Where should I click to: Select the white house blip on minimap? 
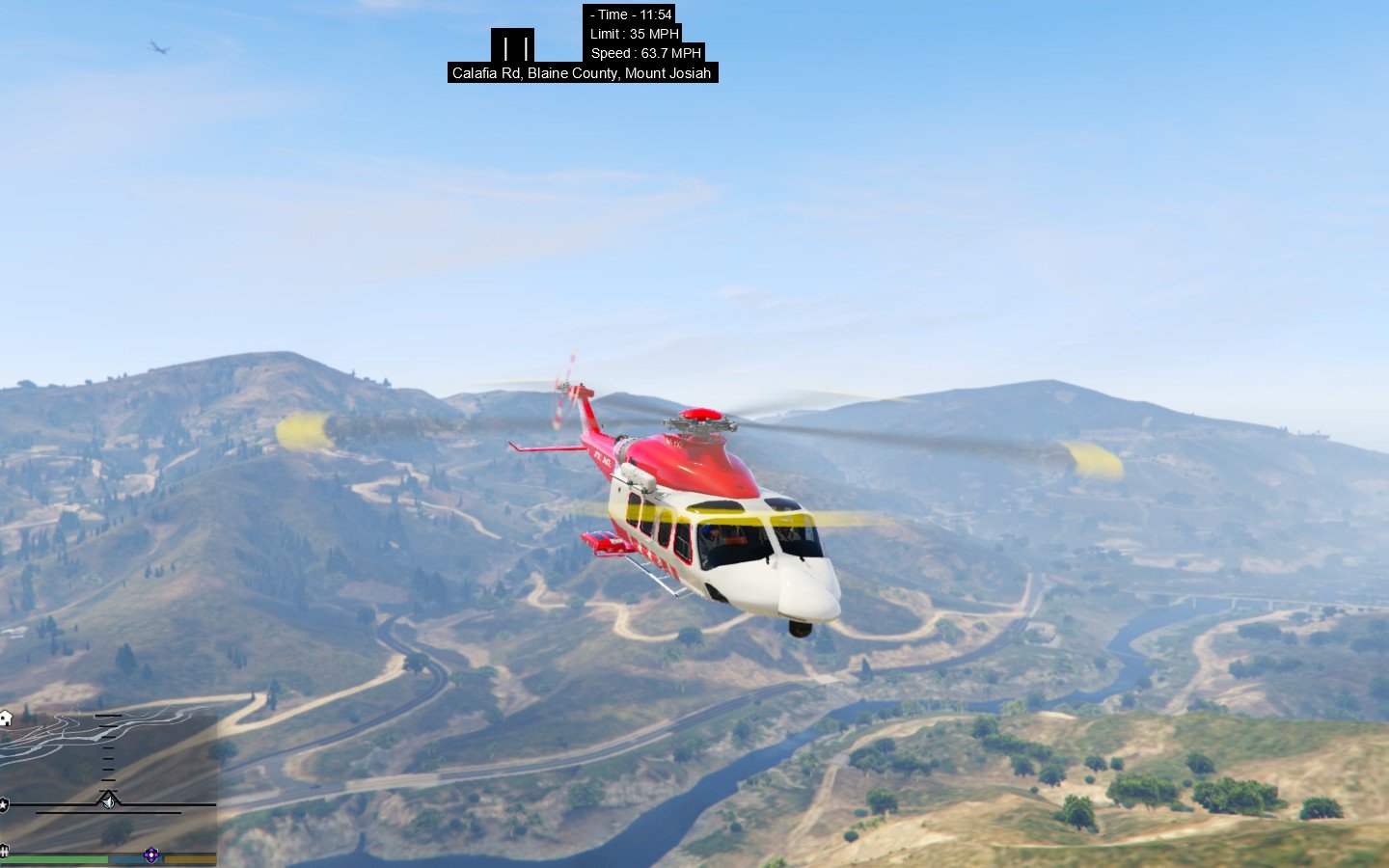5,719
